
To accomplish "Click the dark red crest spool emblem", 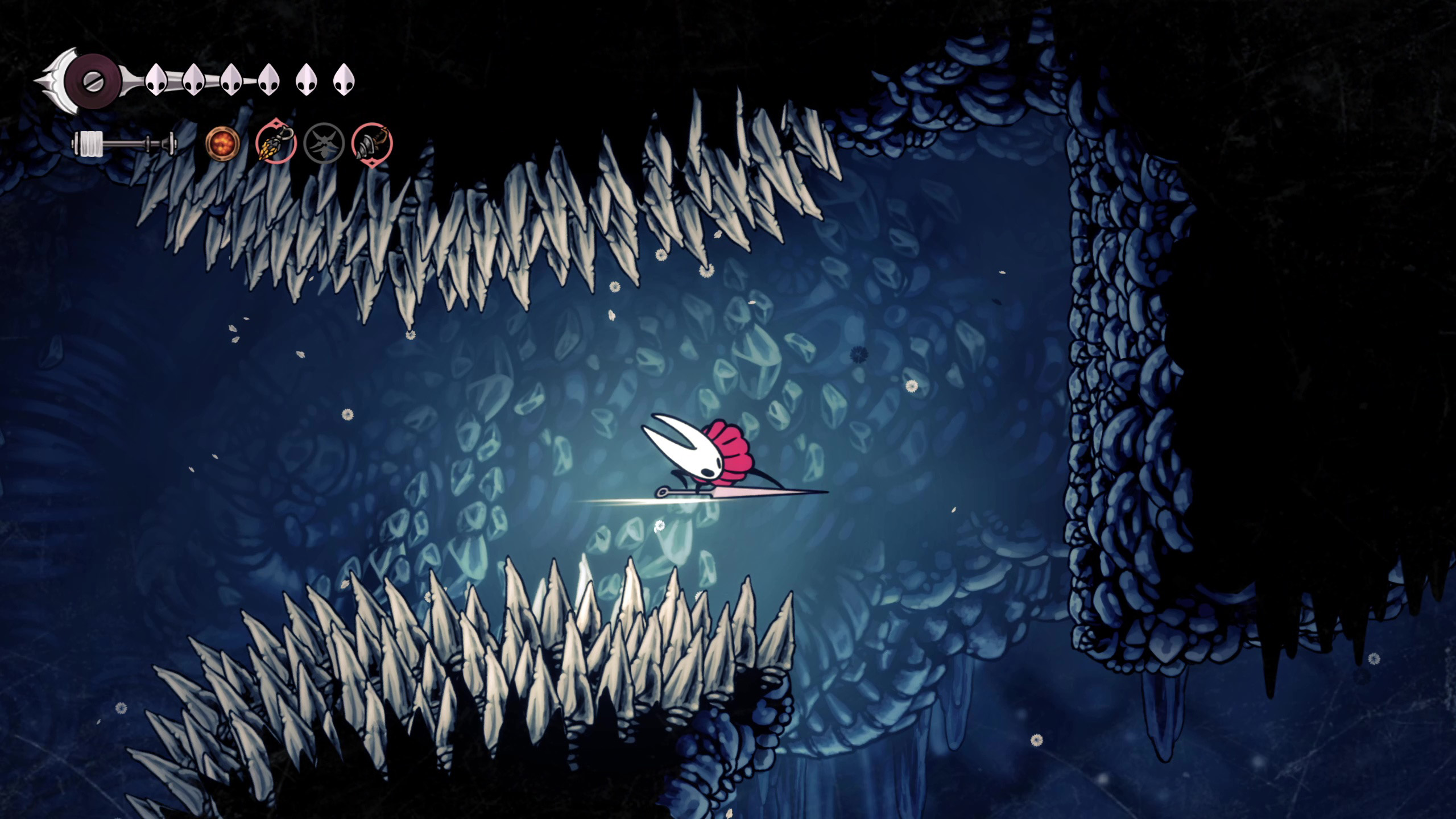I will click(x=92, y=80).
